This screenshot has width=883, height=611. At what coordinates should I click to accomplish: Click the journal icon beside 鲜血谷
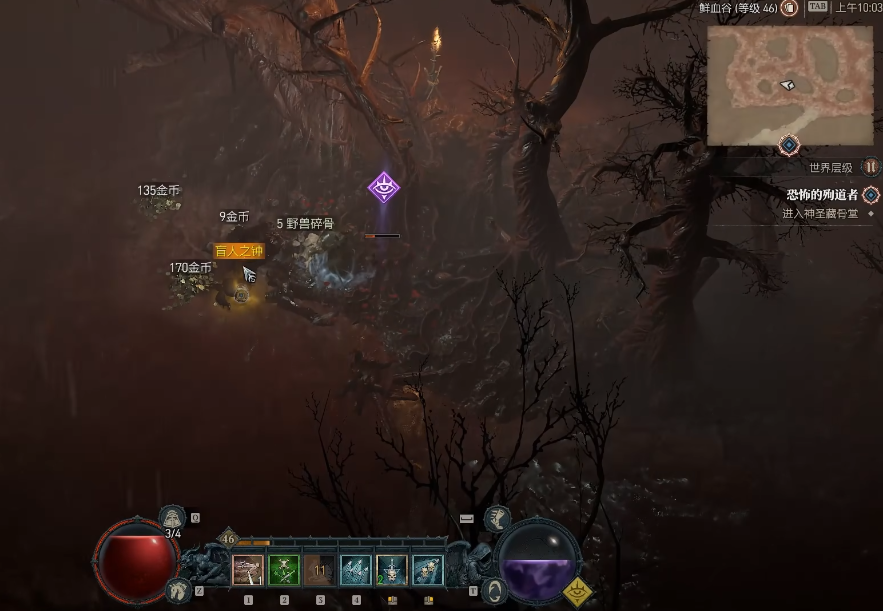(x=789, y=8)
